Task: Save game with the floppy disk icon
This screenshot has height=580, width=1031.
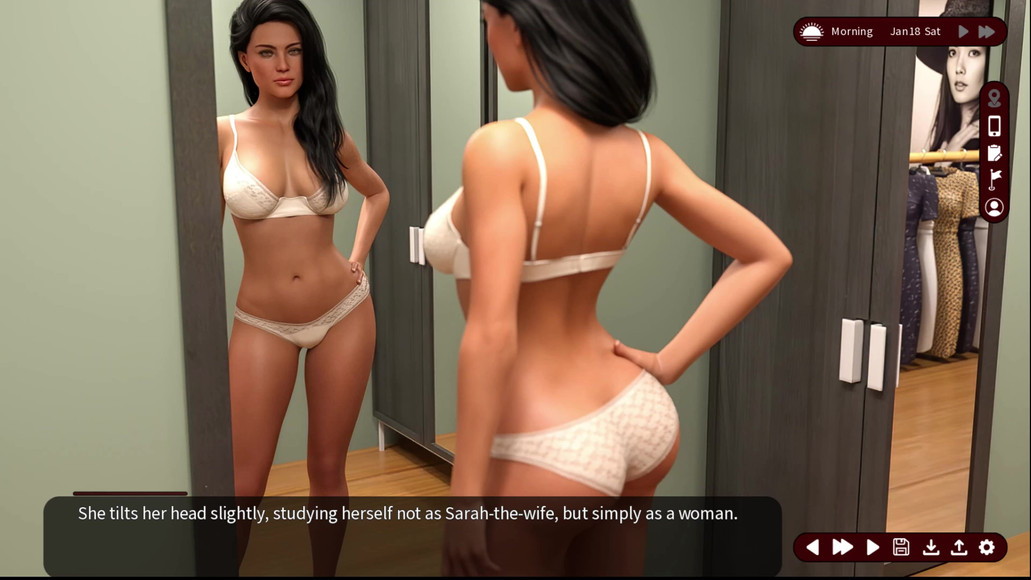Action: pyautogui.click(x=901, y=547)
